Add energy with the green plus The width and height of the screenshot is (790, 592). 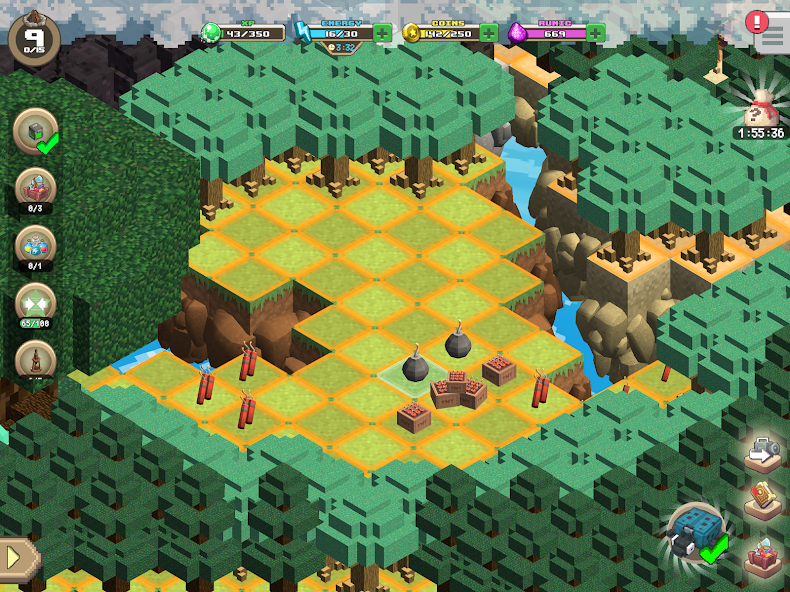click(x=383, y=33)
